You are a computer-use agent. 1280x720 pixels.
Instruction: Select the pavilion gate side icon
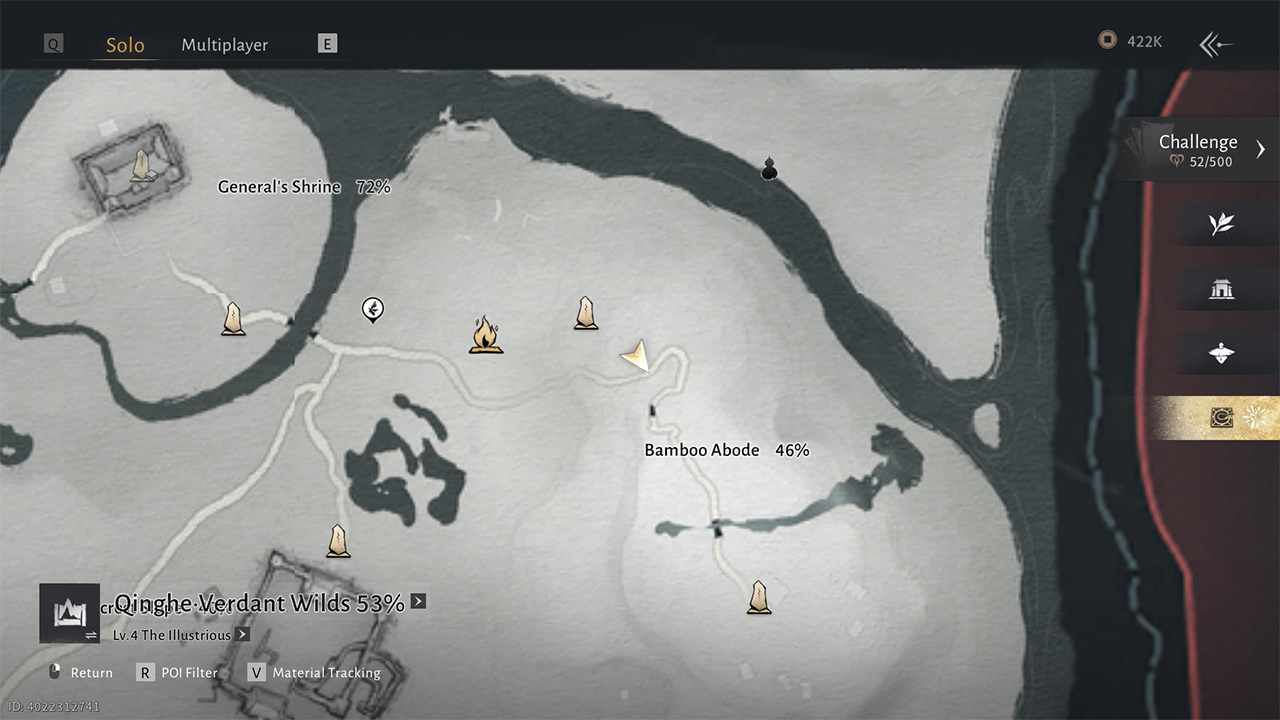point(1221,290)
